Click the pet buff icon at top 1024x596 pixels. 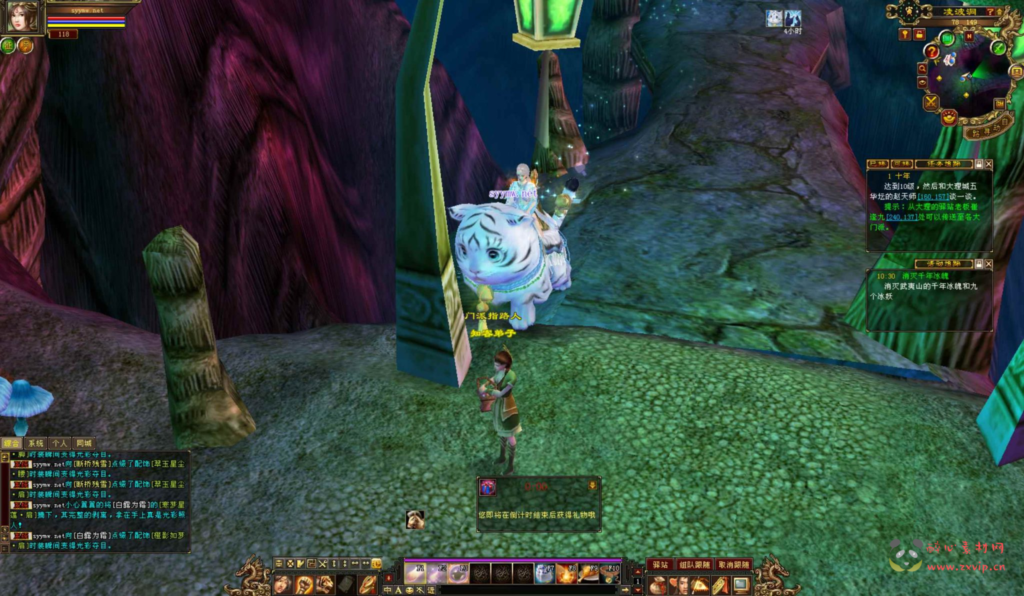click(774, 18)
